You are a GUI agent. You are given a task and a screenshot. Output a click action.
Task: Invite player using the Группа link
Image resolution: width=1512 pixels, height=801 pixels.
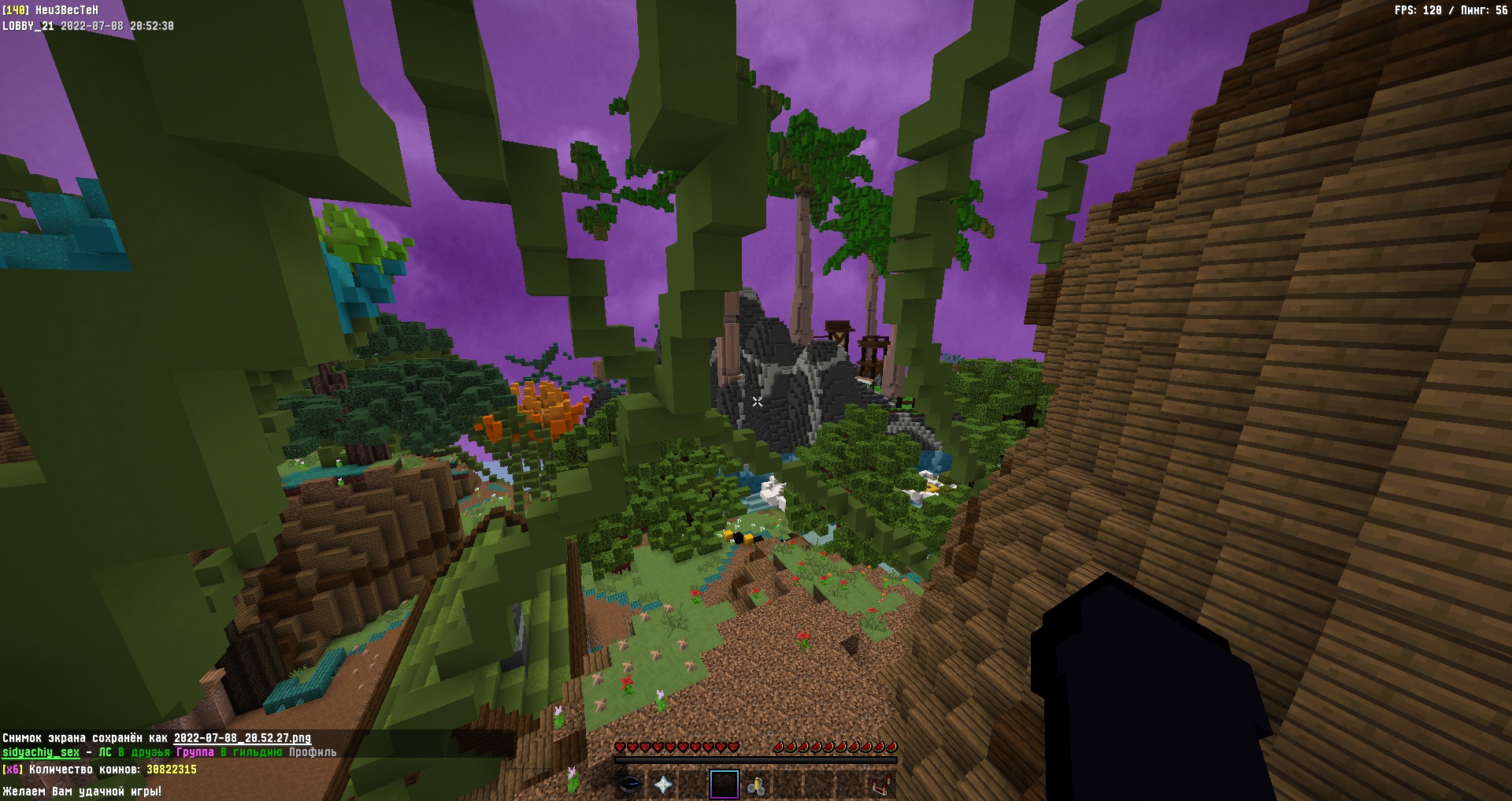[x=195, y=752]
